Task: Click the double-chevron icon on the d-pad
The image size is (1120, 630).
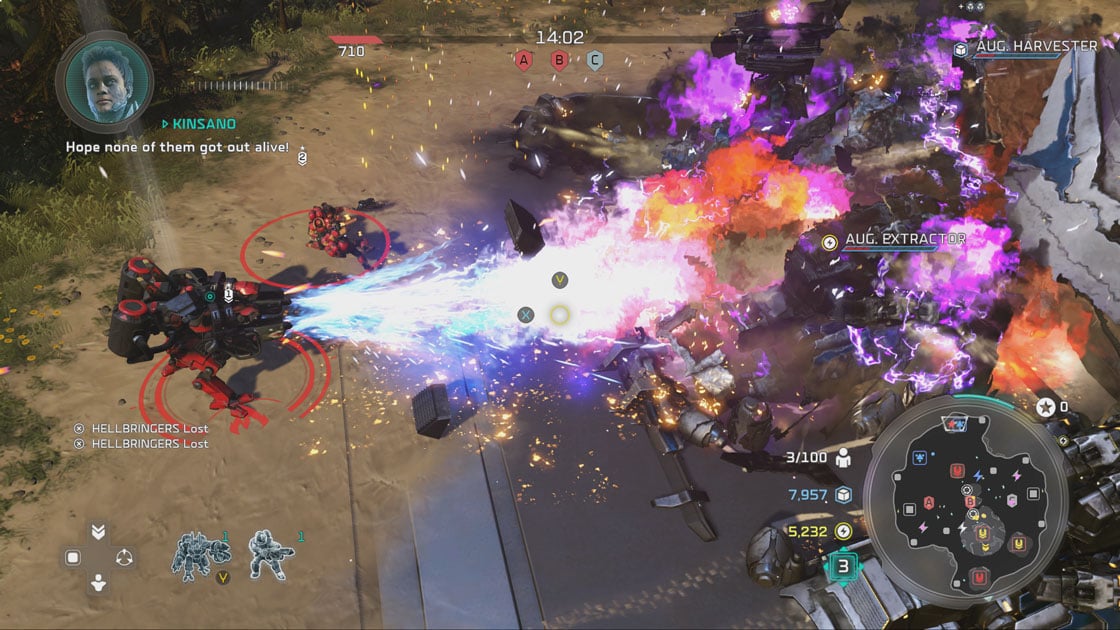Action: 98,532
